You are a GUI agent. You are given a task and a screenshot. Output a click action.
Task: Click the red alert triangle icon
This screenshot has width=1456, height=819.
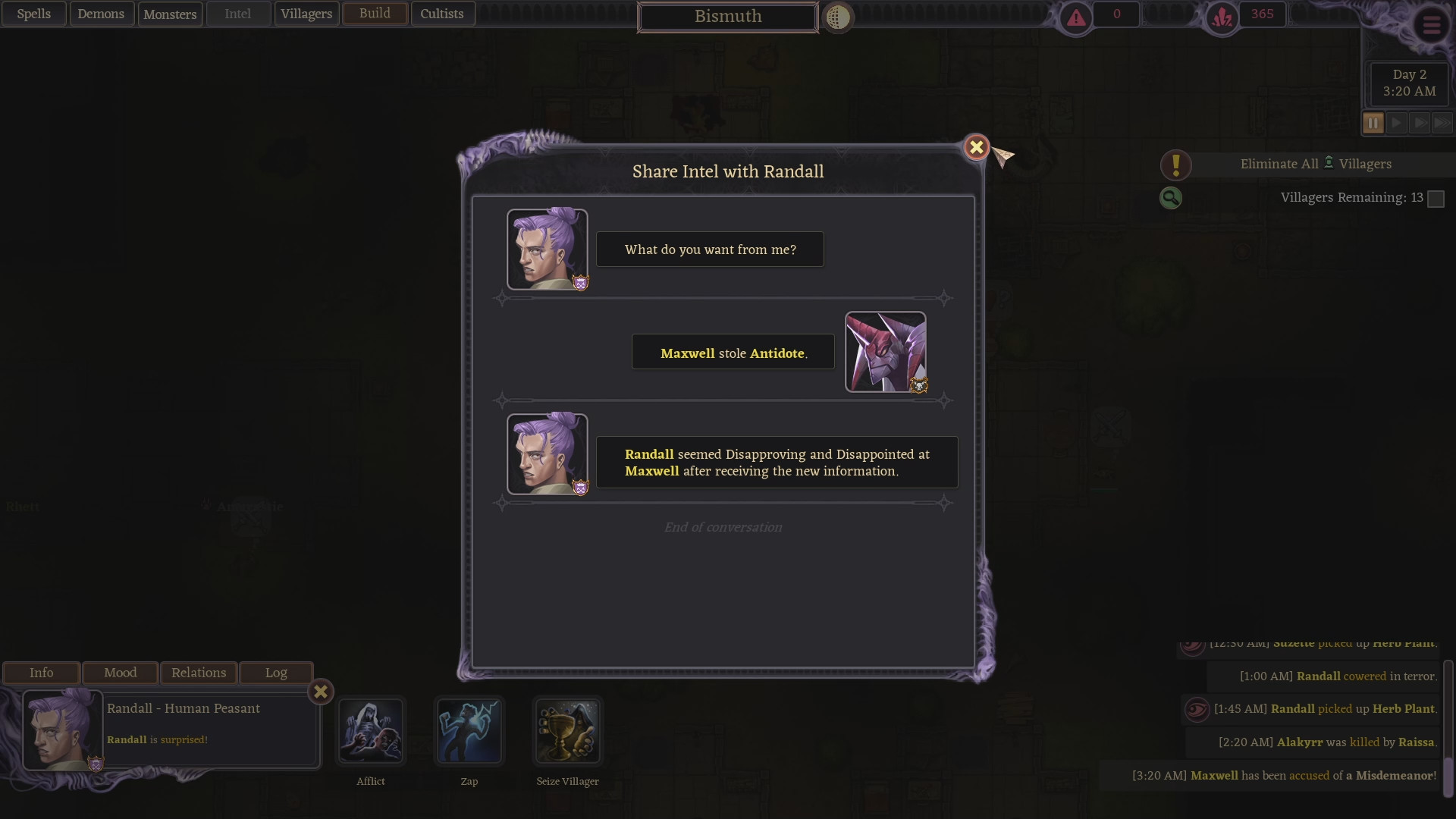click(x=1076, y=18)
